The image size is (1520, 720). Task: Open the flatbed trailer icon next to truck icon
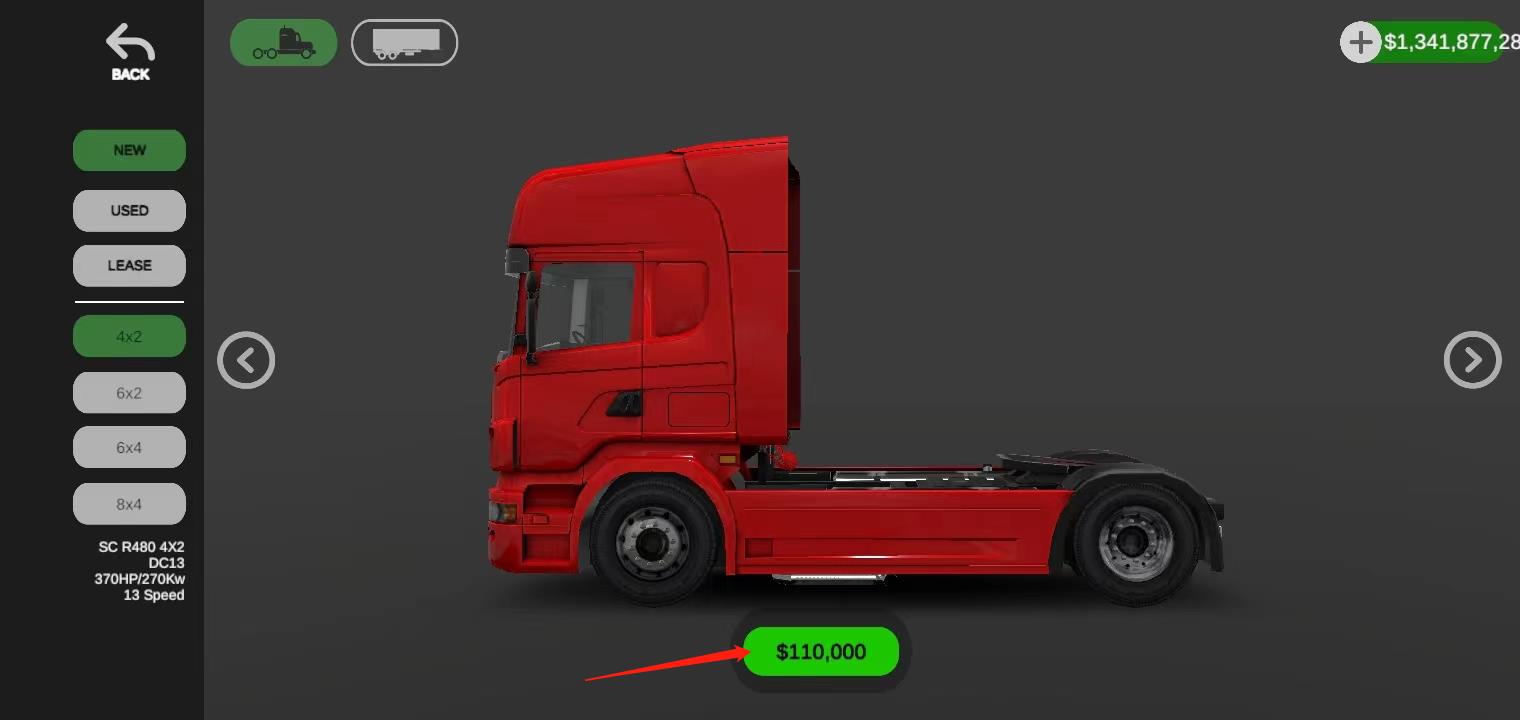coord(404,42)
